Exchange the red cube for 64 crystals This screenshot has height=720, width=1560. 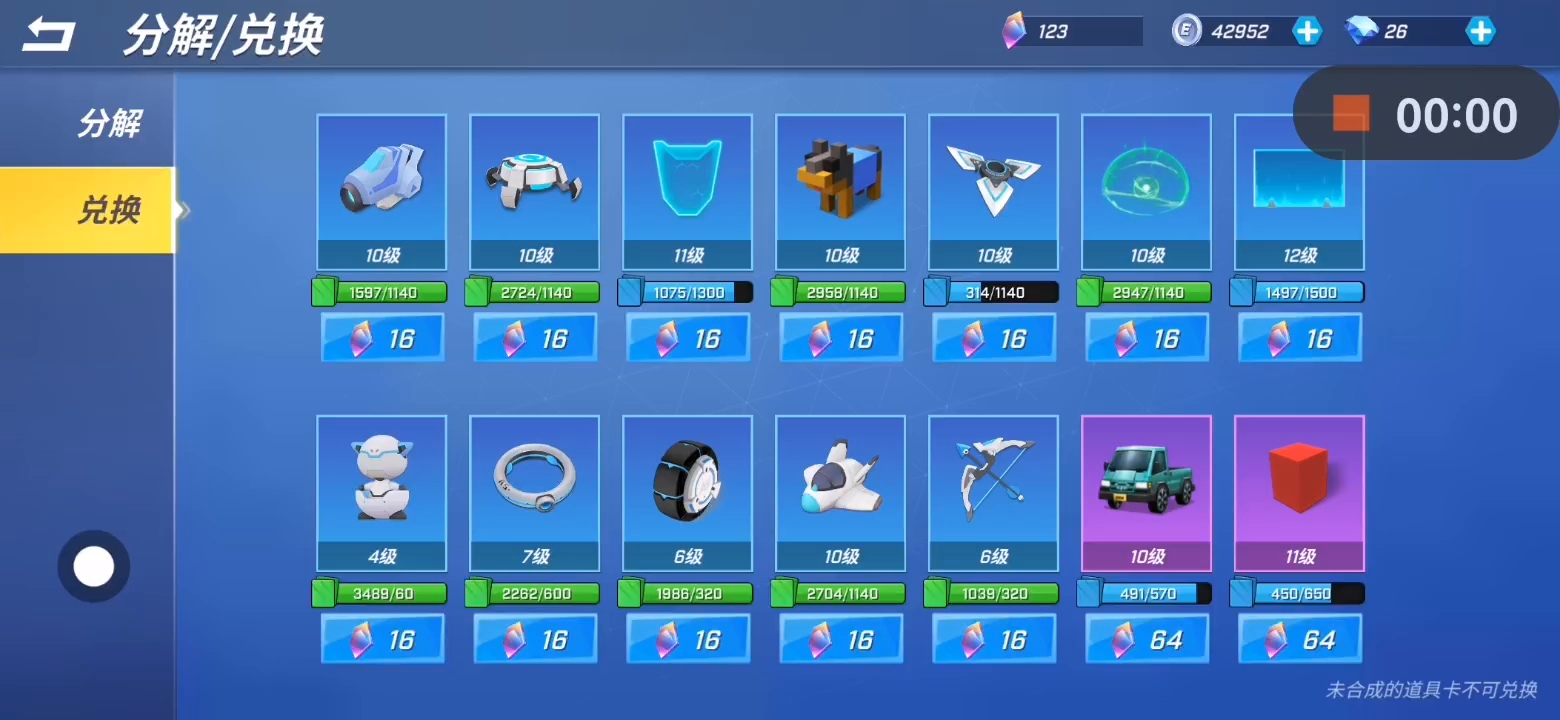[1300, 639]
